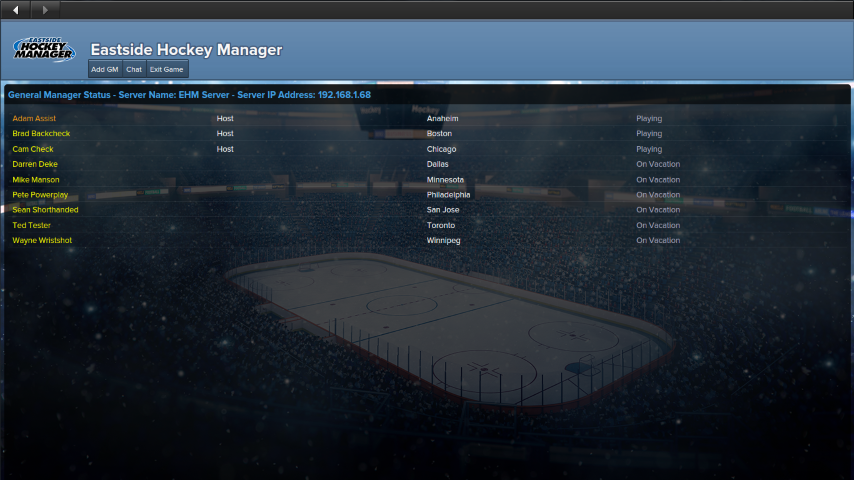
Task: Go forward with the right arrow
Action: [45, 10]
